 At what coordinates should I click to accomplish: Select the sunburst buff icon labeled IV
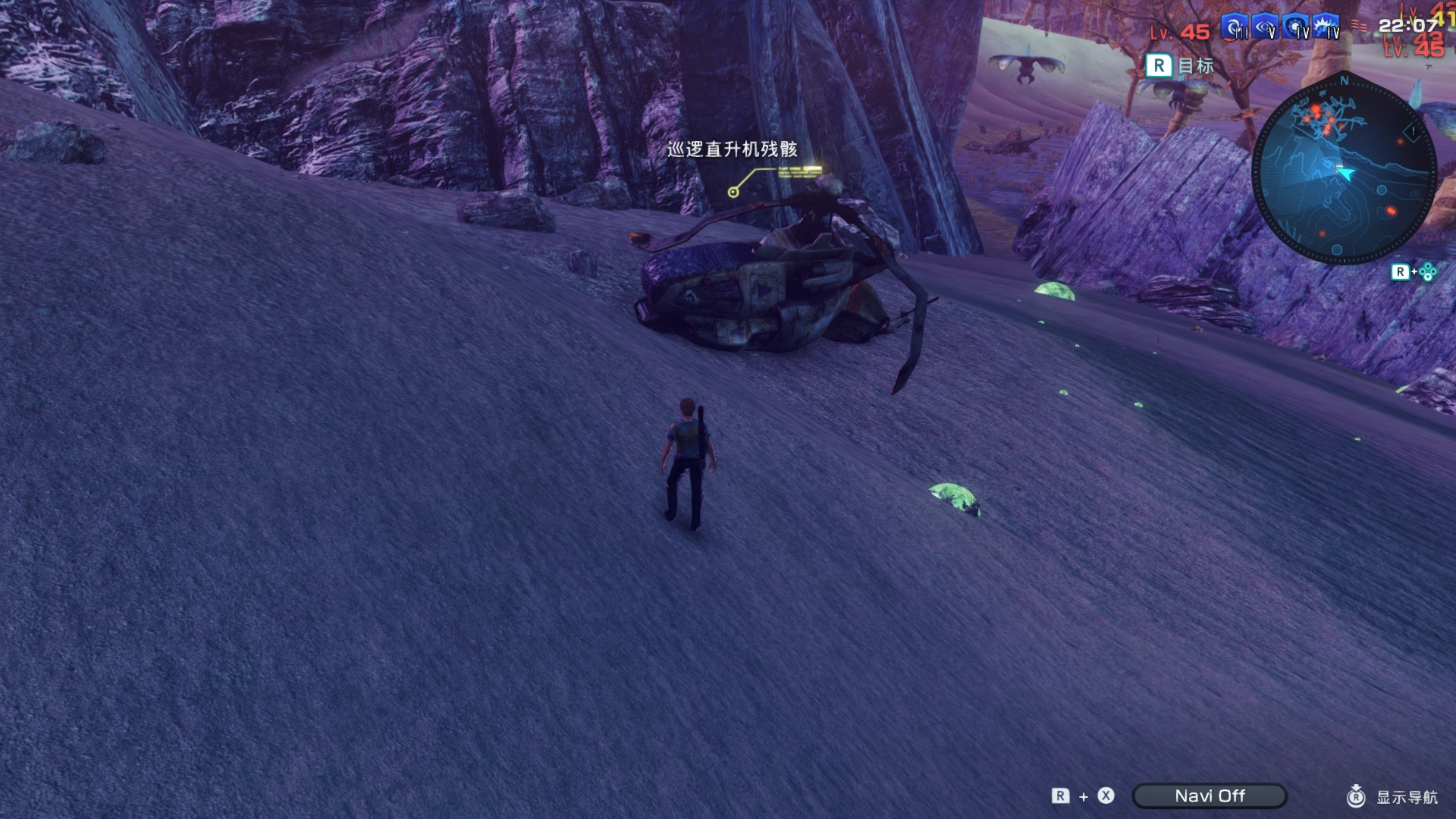[1326, 27]
